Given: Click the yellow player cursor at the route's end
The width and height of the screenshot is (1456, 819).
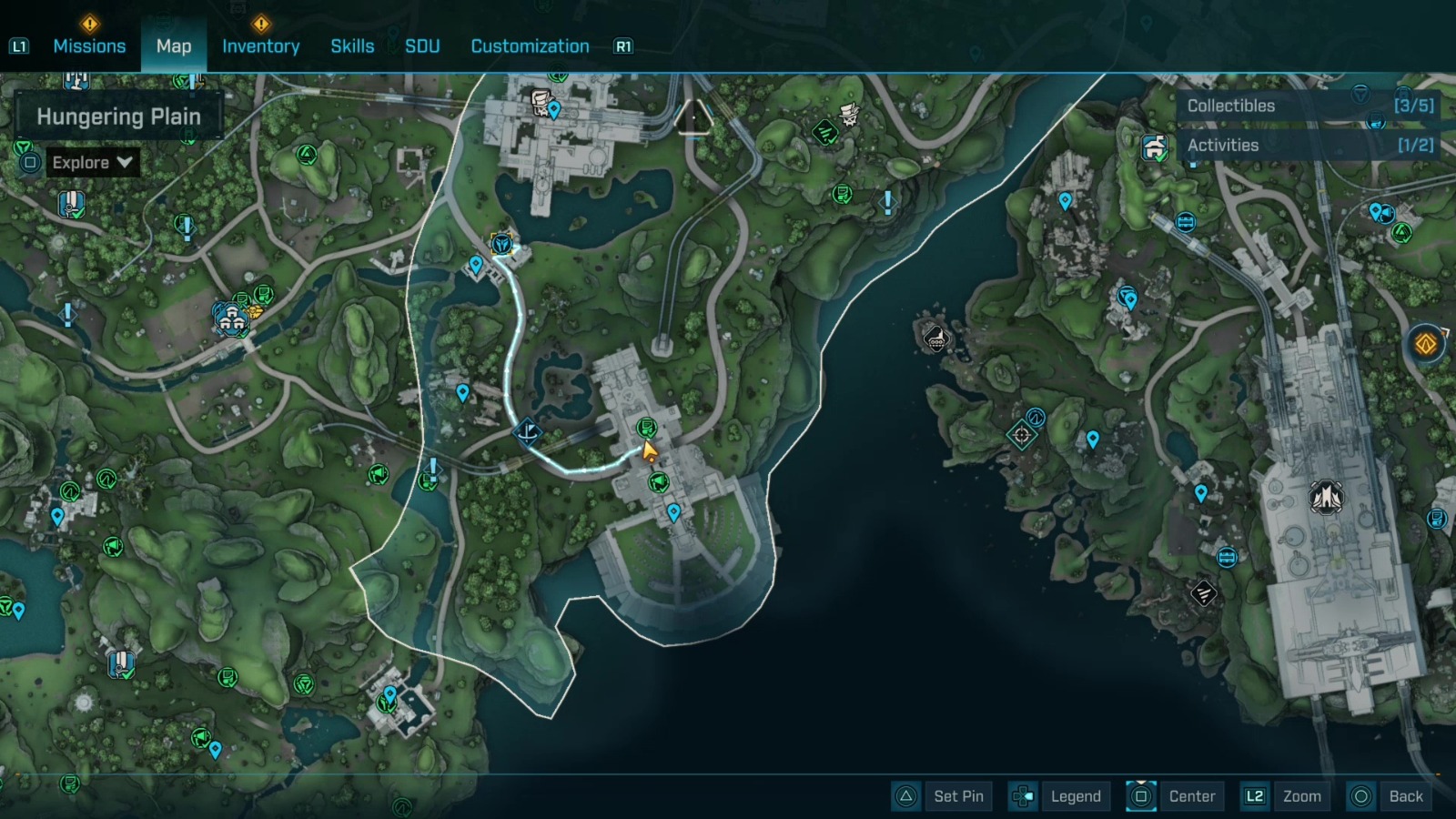Looking at the screenshot, I should [x=649, y=449].
